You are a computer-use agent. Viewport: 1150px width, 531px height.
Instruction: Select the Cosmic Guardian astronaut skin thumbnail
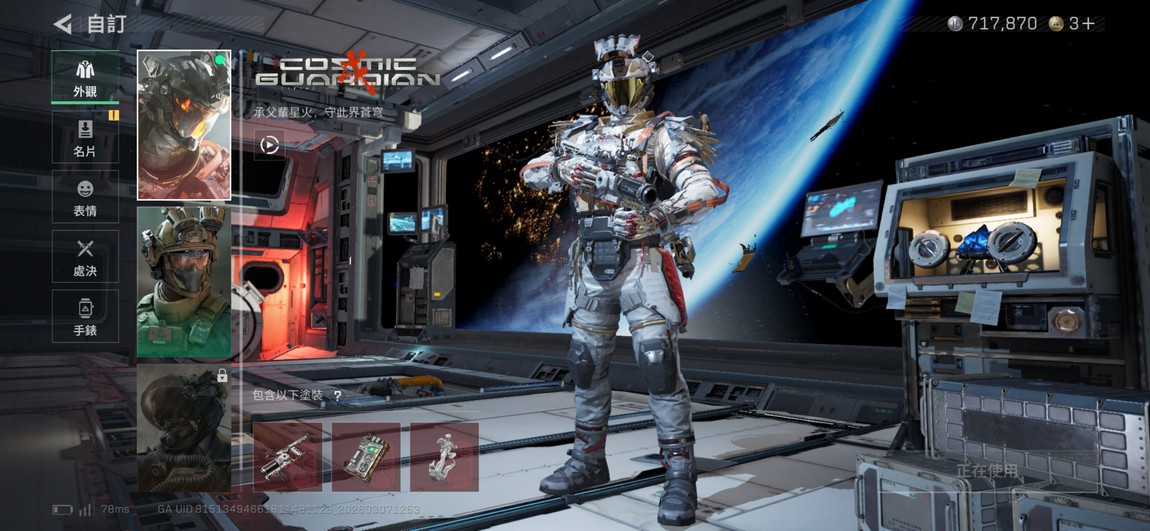click(x=184, y=125)
